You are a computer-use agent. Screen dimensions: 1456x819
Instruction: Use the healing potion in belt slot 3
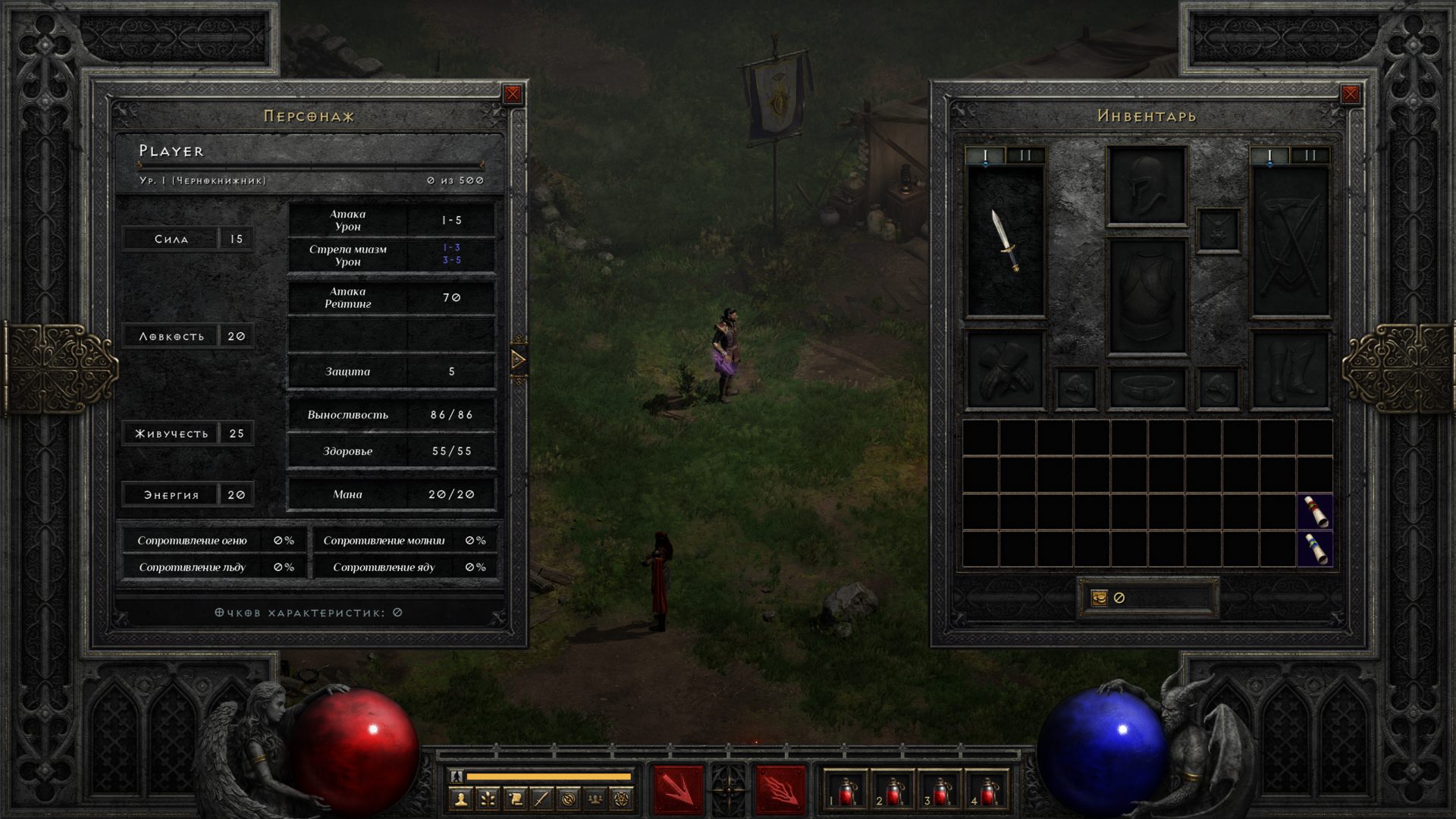pos(940,792)
